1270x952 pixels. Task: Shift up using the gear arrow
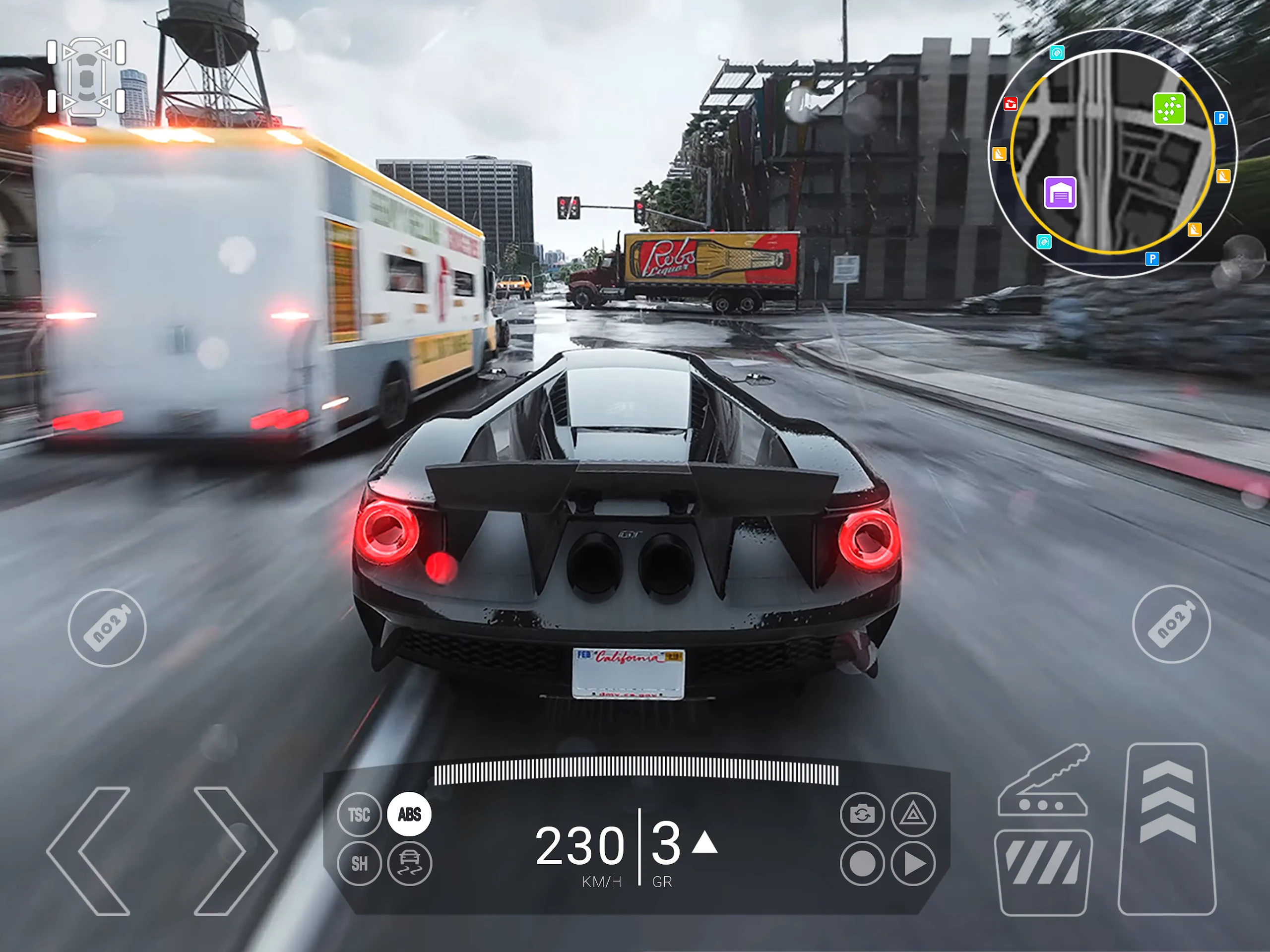click(x=705, y=843)
